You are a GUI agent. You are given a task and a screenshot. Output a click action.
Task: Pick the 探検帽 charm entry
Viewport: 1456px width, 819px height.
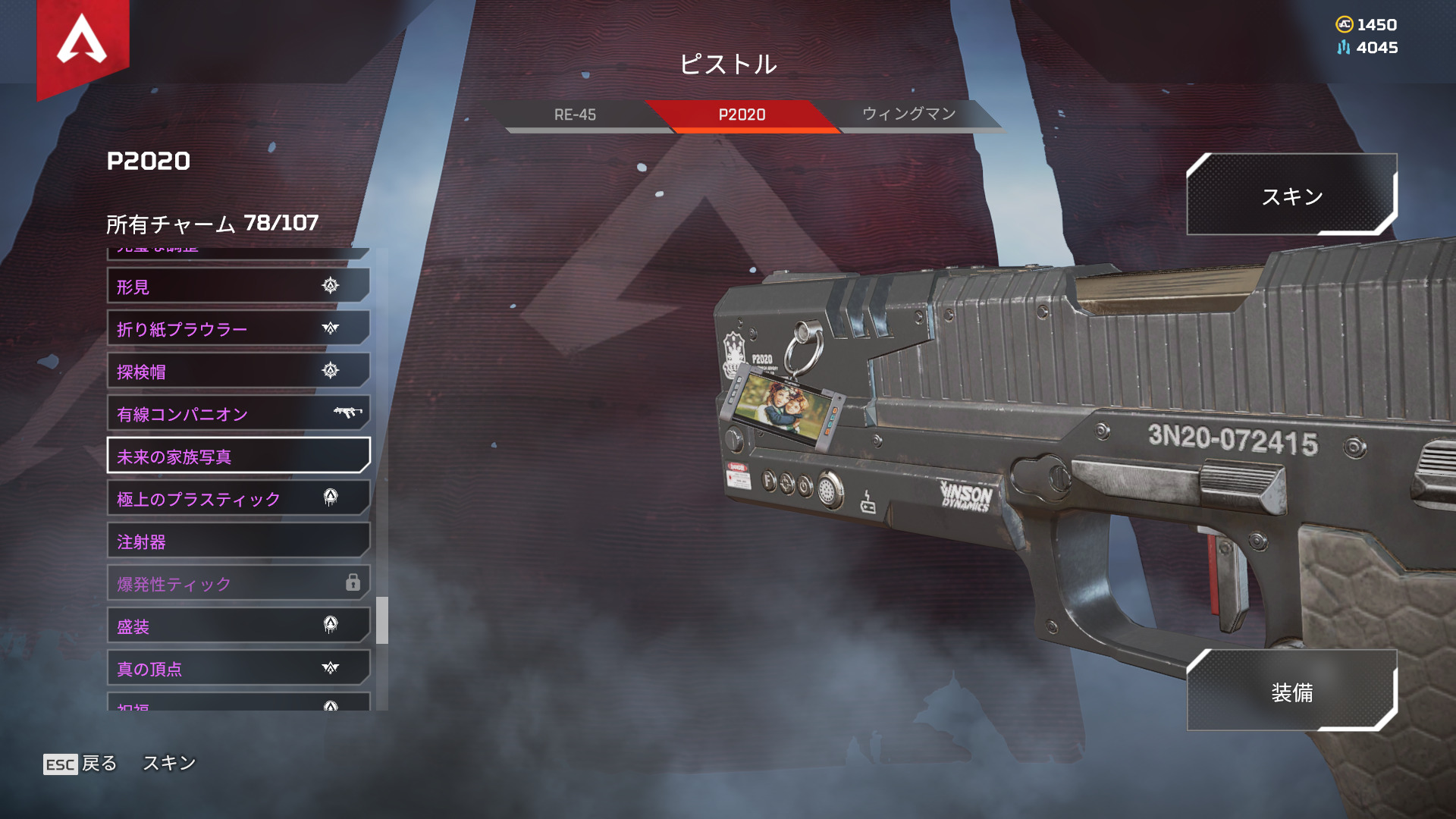point(238,372)
